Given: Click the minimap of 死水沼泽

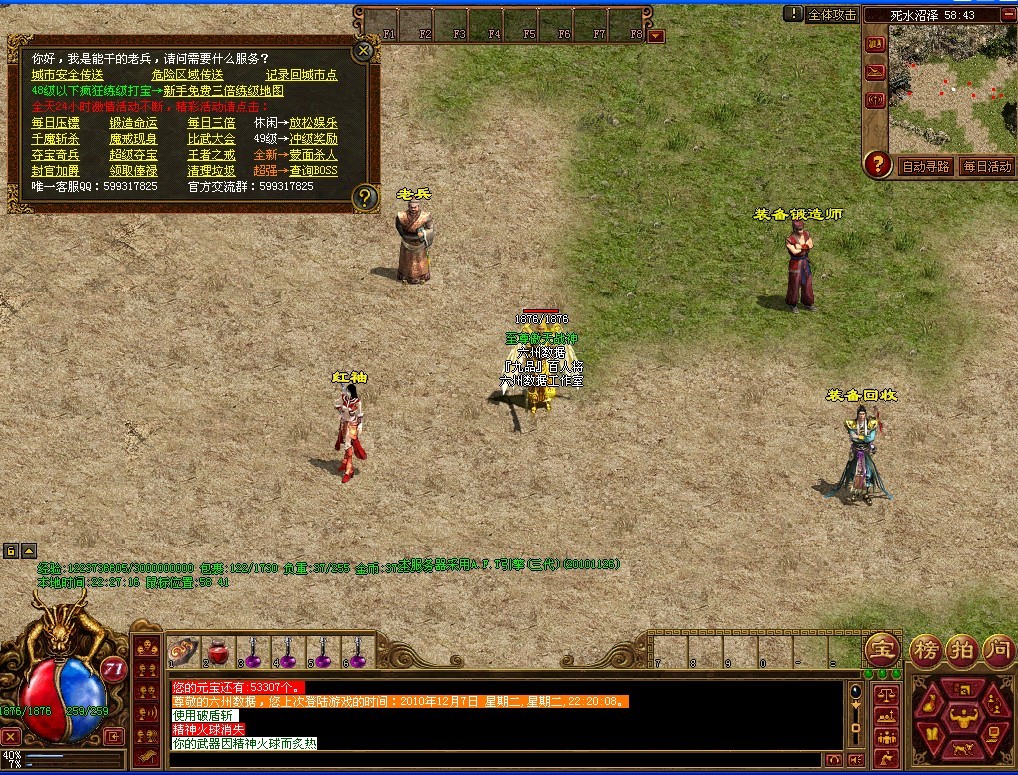Looking at the screenshot, I should (x=951, y=86).
